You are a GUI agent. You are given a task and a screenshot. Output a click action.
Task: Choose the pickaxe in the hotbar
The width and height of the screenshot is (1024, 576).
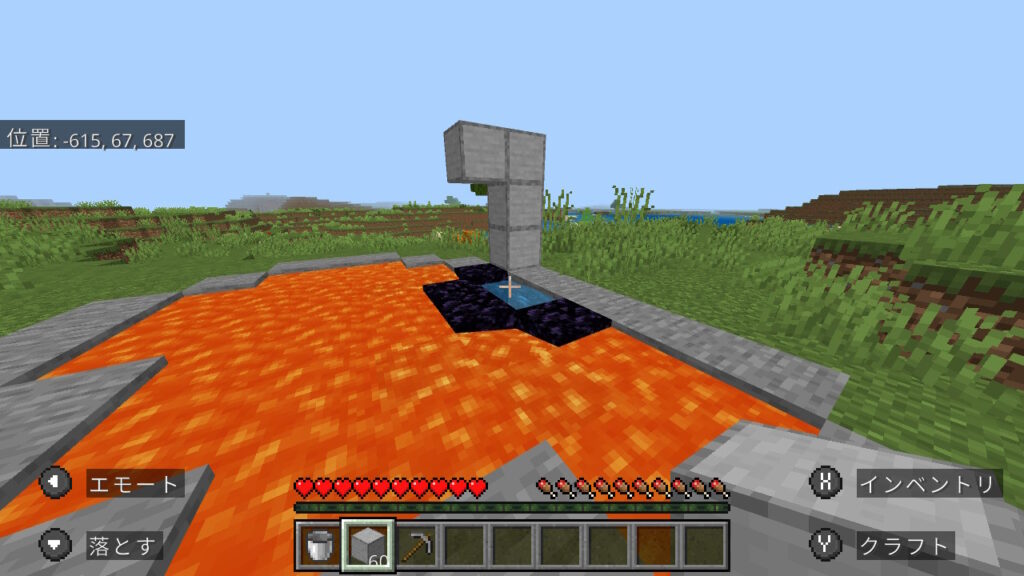tap(416, 546)
